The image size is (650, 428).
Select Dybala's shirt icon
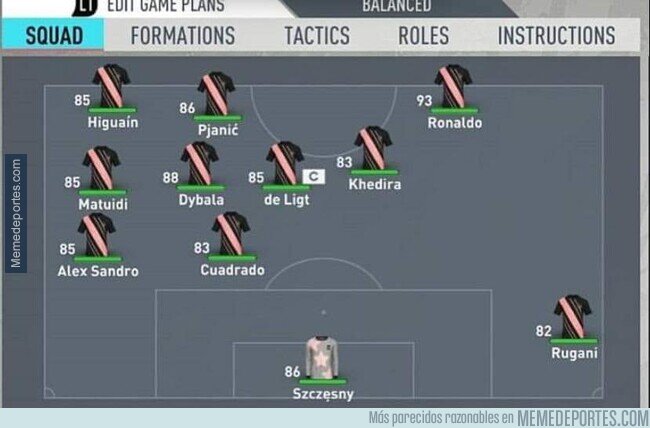(199, 165)
